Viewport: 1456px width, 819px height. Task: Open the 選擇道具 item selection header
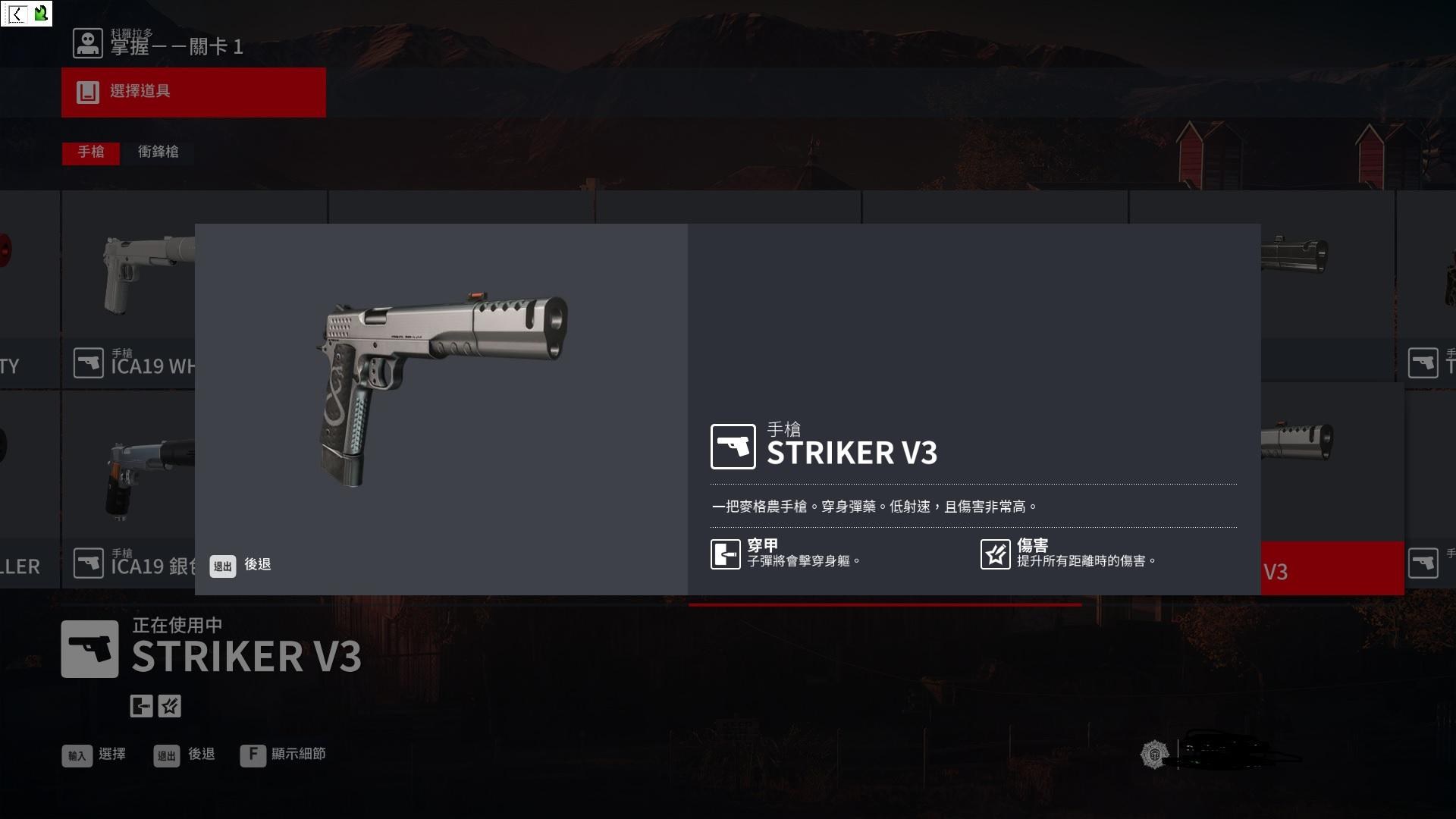tap(193, 93)
